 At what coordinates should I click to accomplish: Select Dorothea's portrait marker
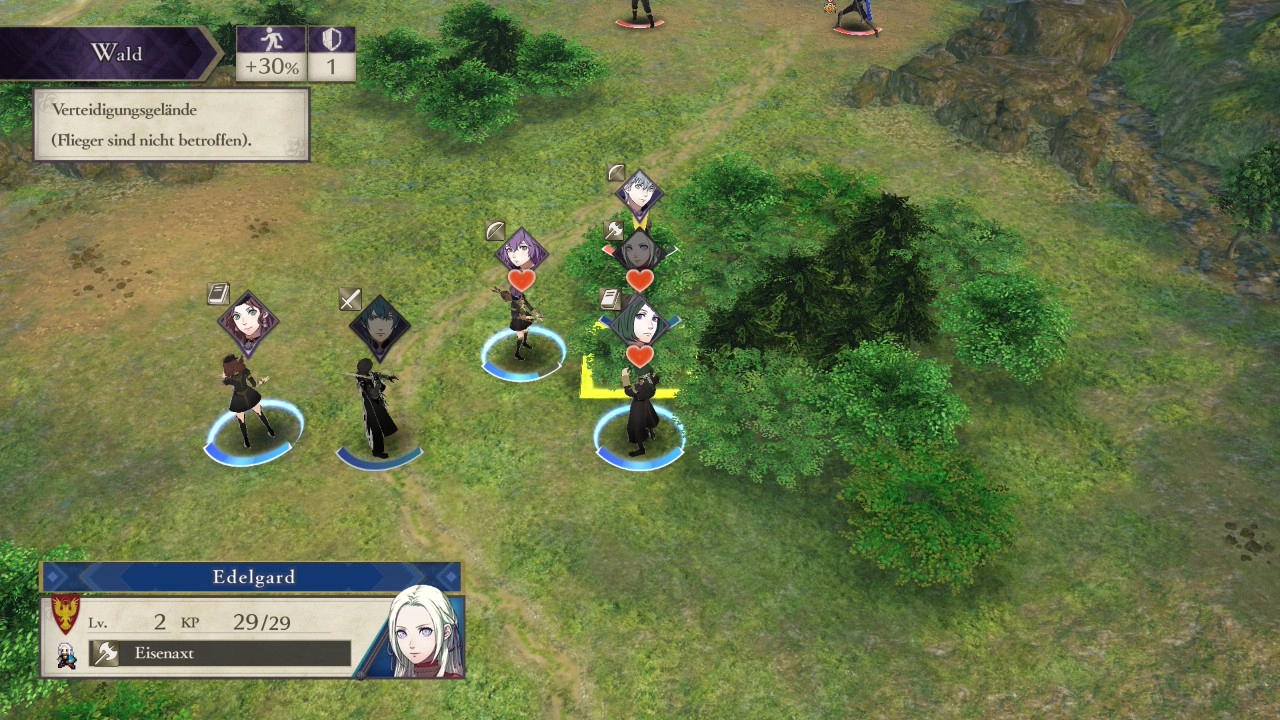pyautogui.click(x=248, y=322)
